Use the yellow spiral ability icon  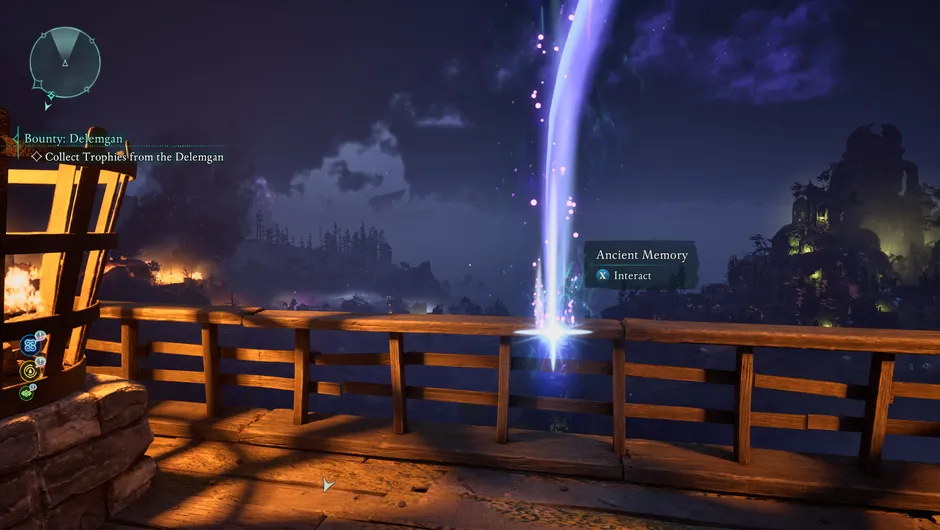29,370
